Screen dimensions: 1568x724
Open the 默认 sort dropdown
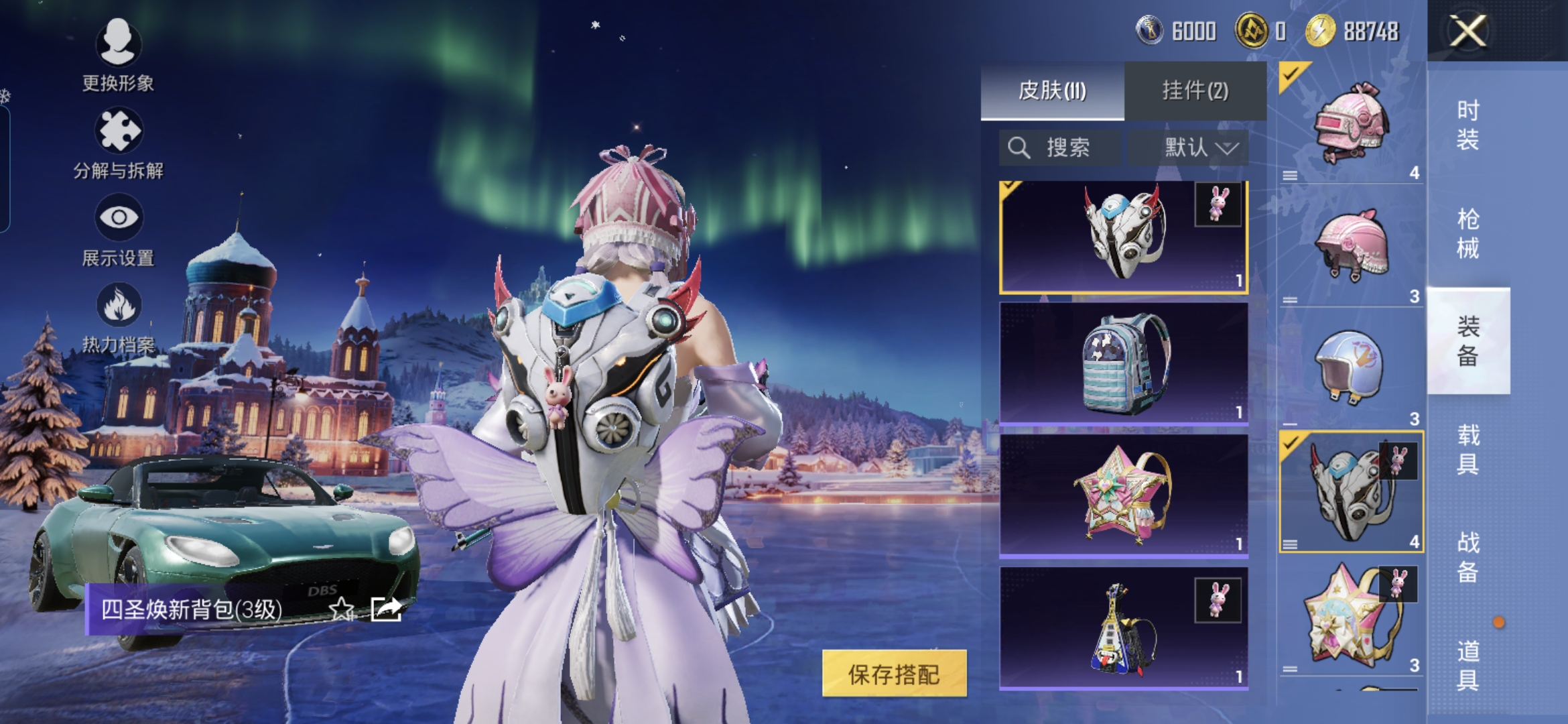(x=1189, y=147)
